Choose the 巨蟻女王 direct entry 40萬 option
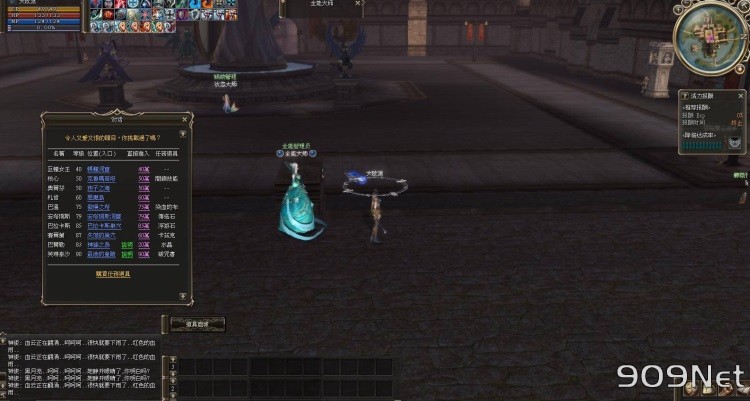The height and width of the screenshot is (401, 750). point(143,169)
